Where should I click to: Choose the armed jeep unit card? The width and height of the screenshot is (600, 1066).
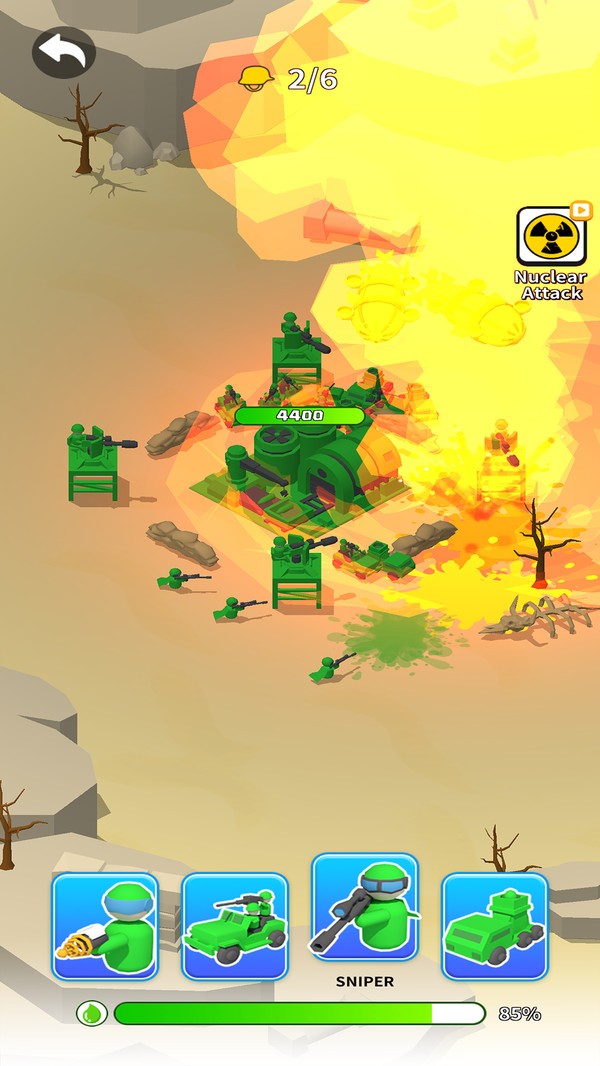pos(235,925)
